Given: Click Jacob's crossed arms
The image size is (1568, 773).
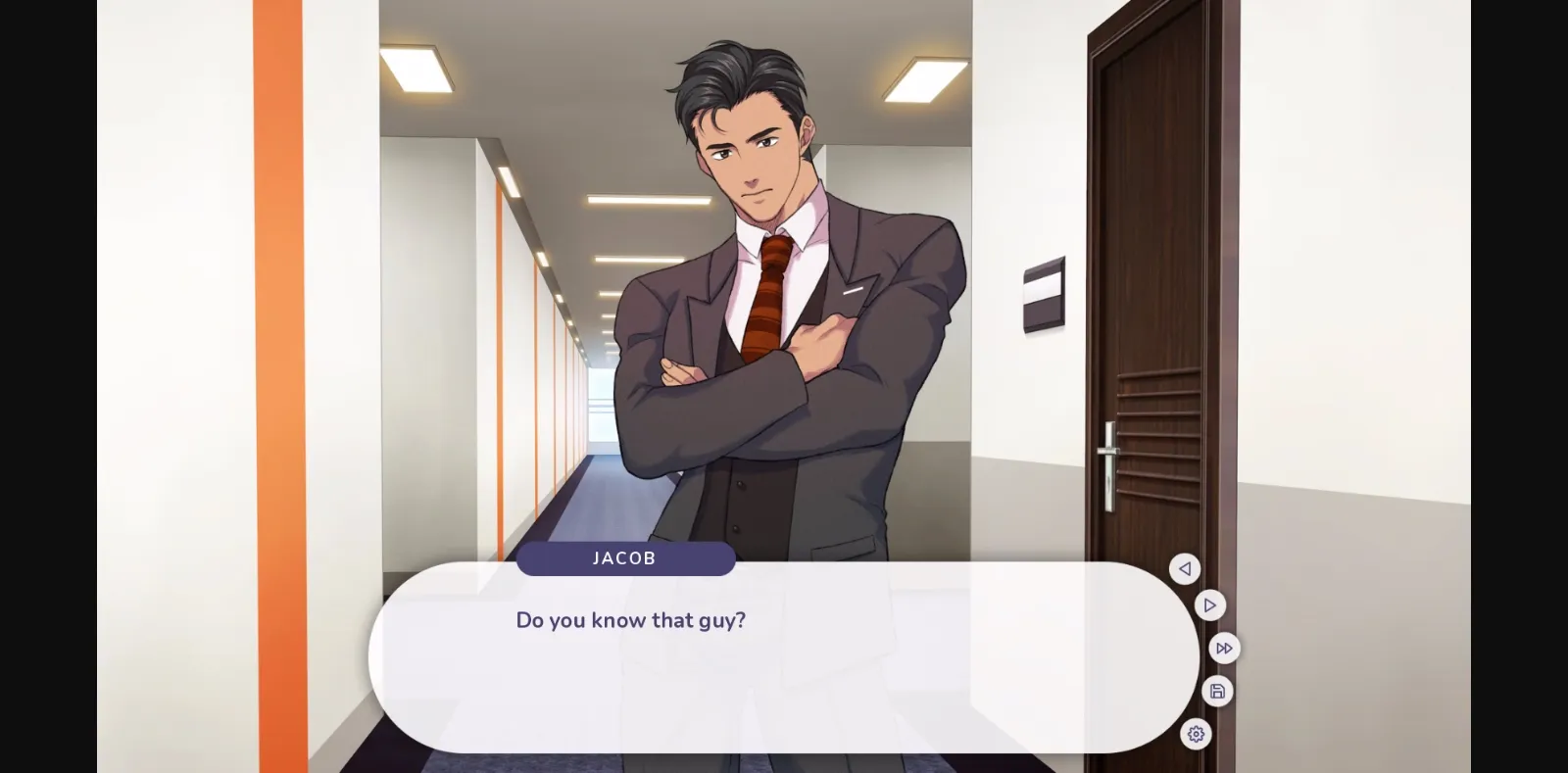Looking at the screenshot, I should click(774, 392).
